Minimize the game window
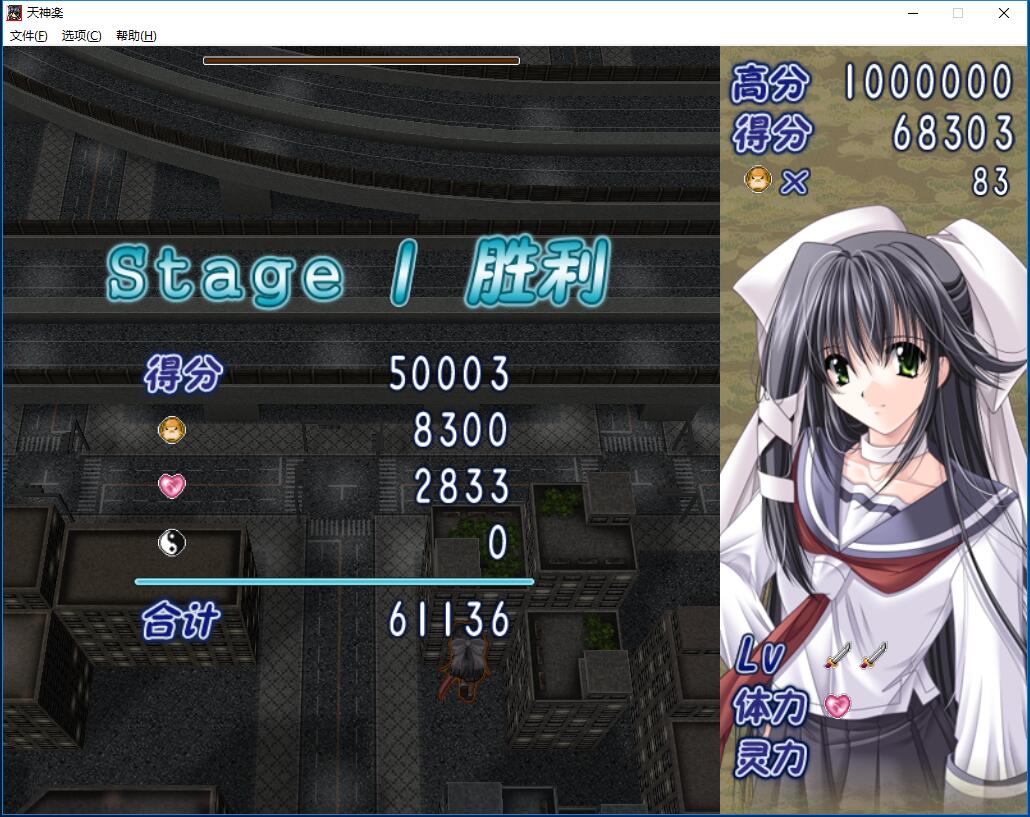This screenshot has width=1030, height=817. click(912, 14)
